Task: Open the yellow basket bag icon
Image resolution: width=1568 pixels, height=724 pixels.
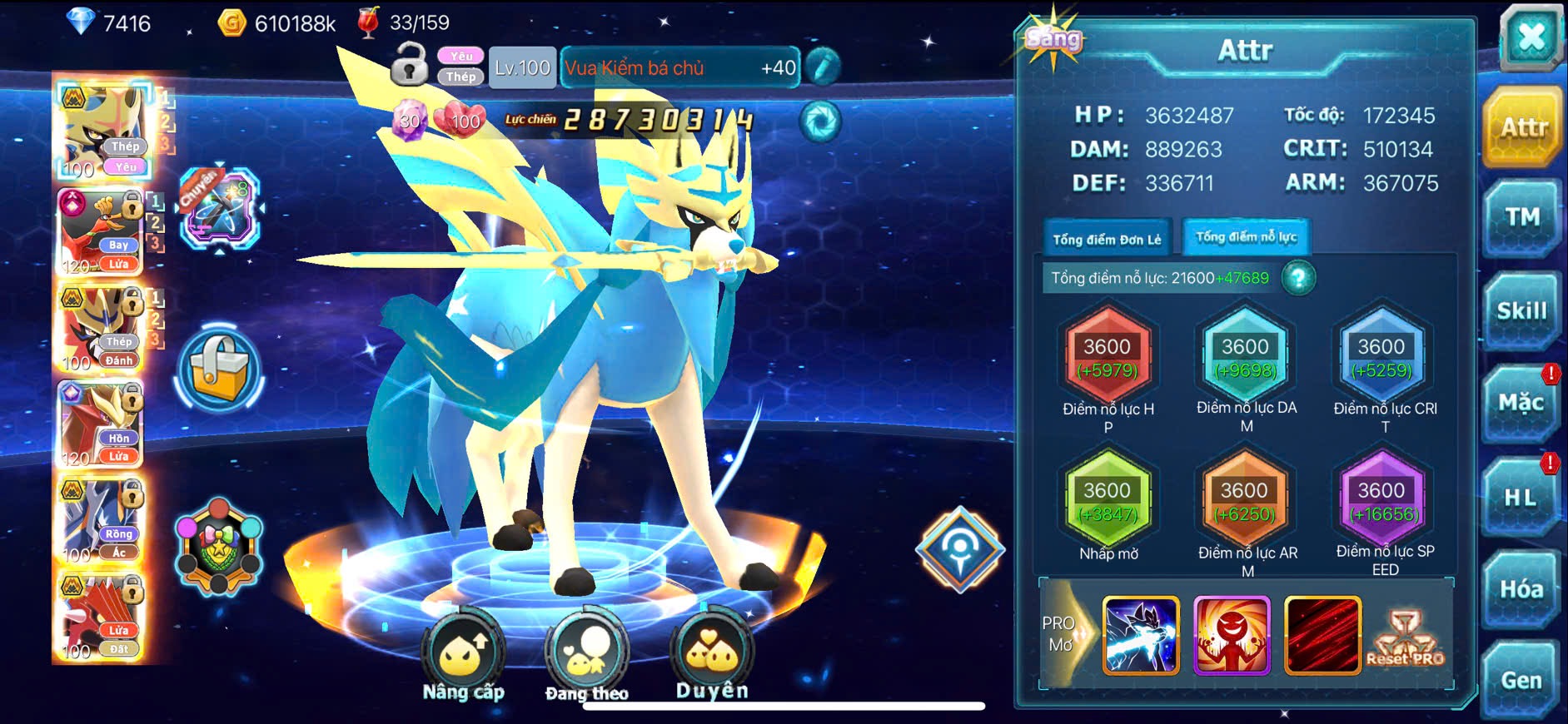Action: pos(219,371)
